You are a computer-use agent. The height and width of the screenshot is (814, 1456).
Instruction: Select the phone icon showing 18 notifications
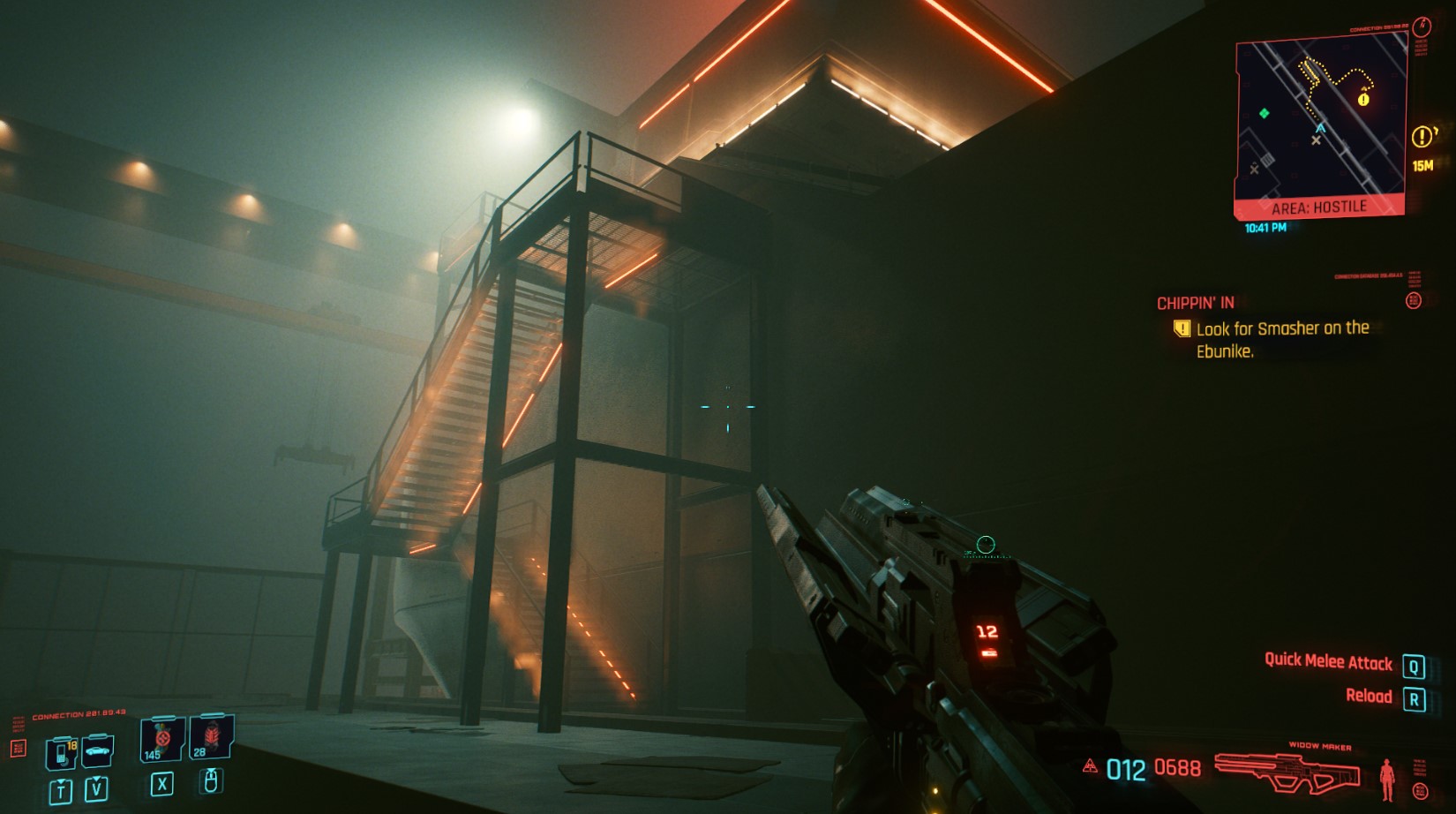(63, 753)
